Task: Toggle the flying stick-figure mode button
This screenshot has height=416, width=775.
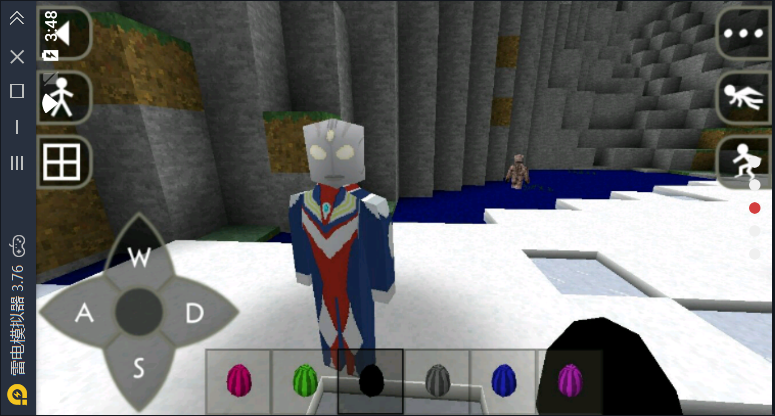Action: click(x=743, y=97)
